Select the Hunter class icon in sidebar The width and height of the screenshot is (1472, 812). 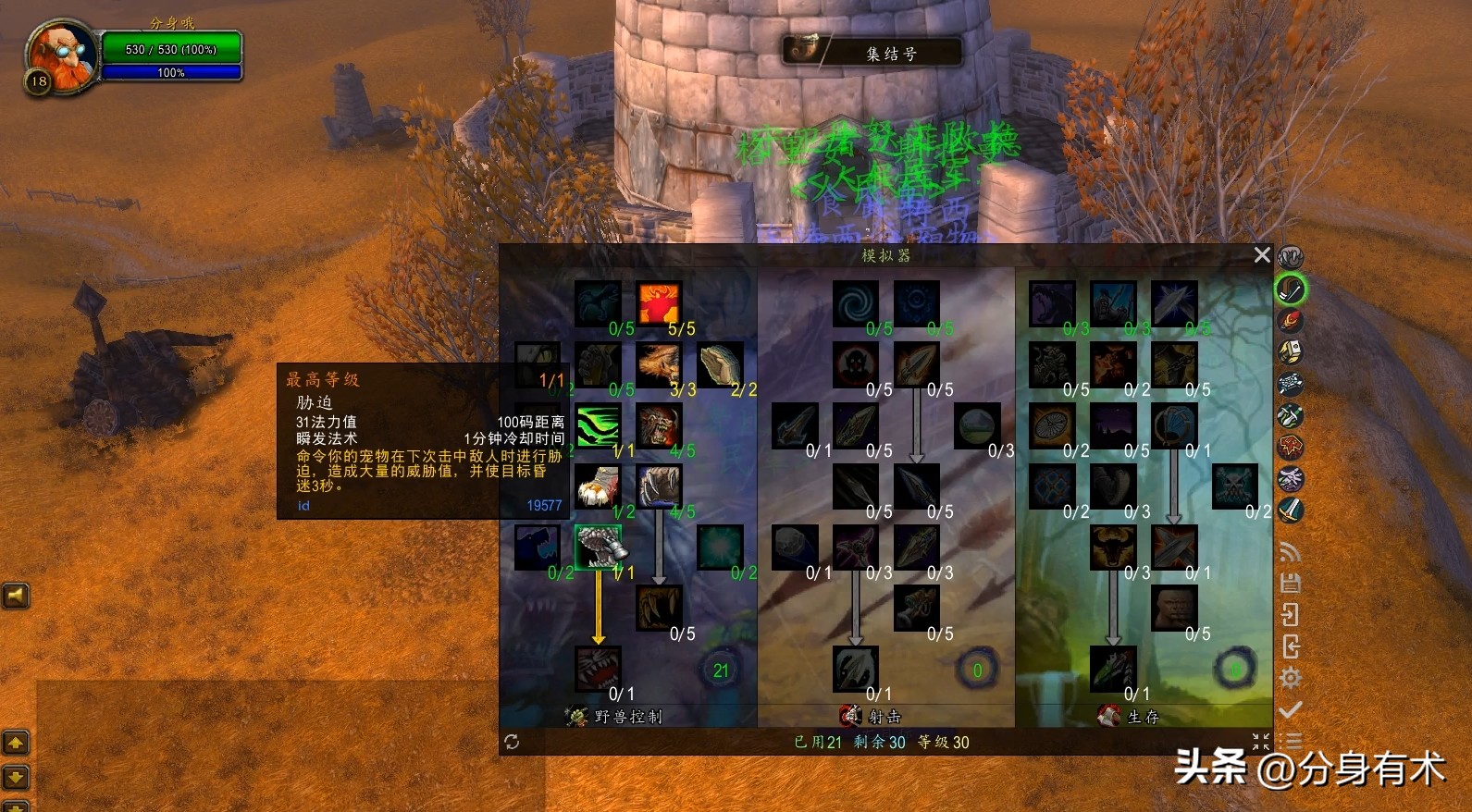point(1291,289)
